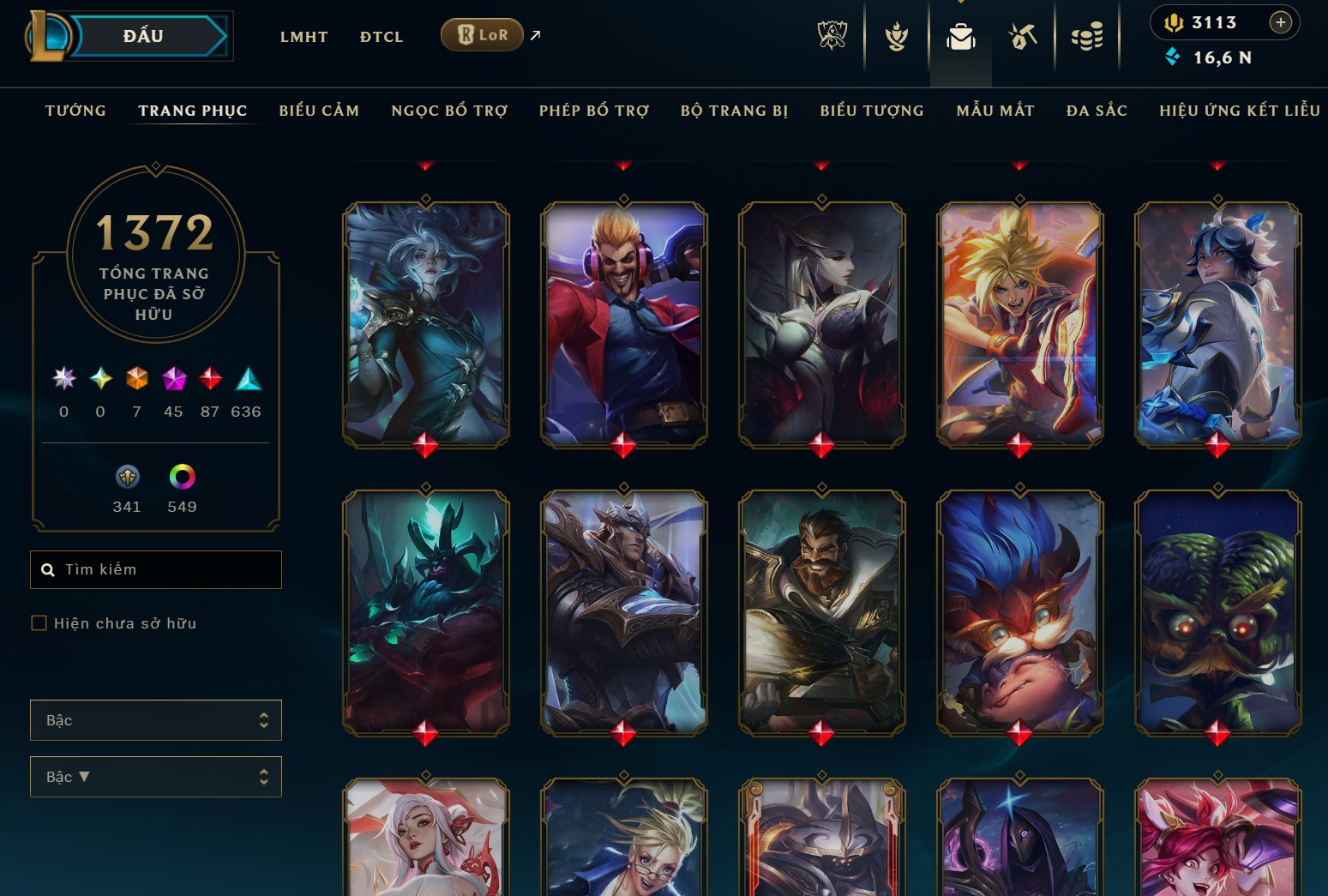Select the epic purple gem rarity icon
Screen dimensions: 1328x896
(x=173, y=379)
